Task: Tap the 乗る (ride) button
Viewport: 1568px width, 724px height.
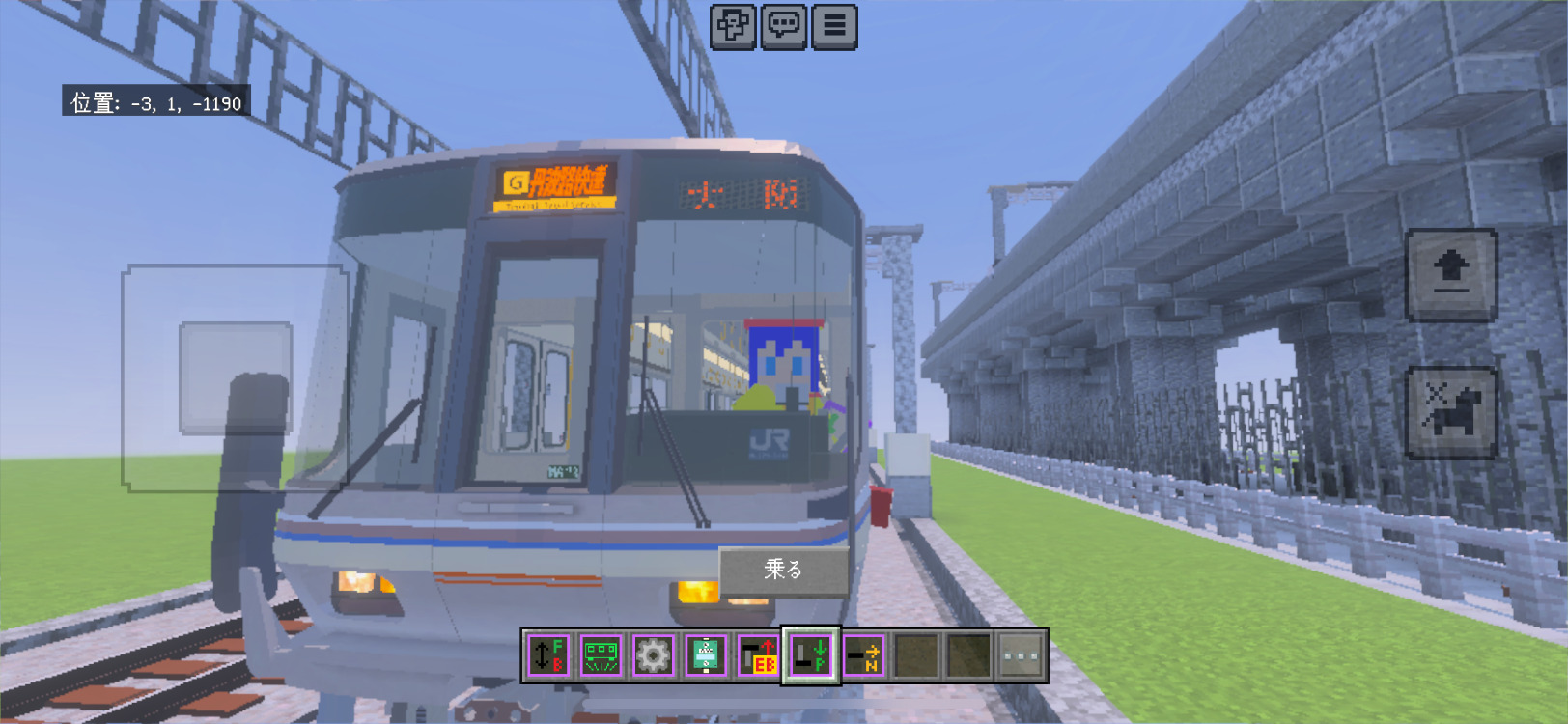Action: [x=783, y=570]
